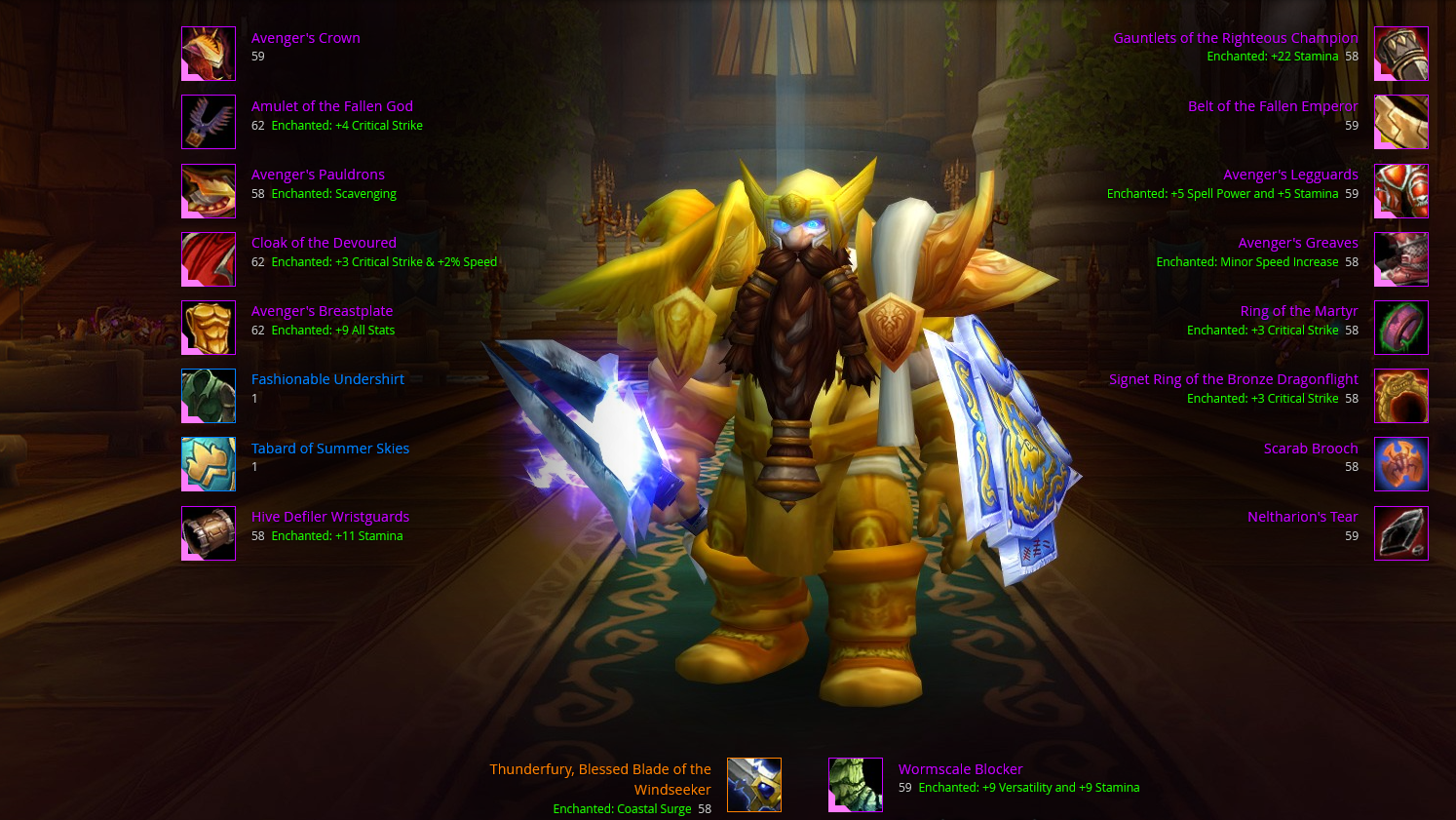Click the Neltharion's Tear trinket icon
This screenshot has height=820, width=1456.
click(x=1400, y=533)
